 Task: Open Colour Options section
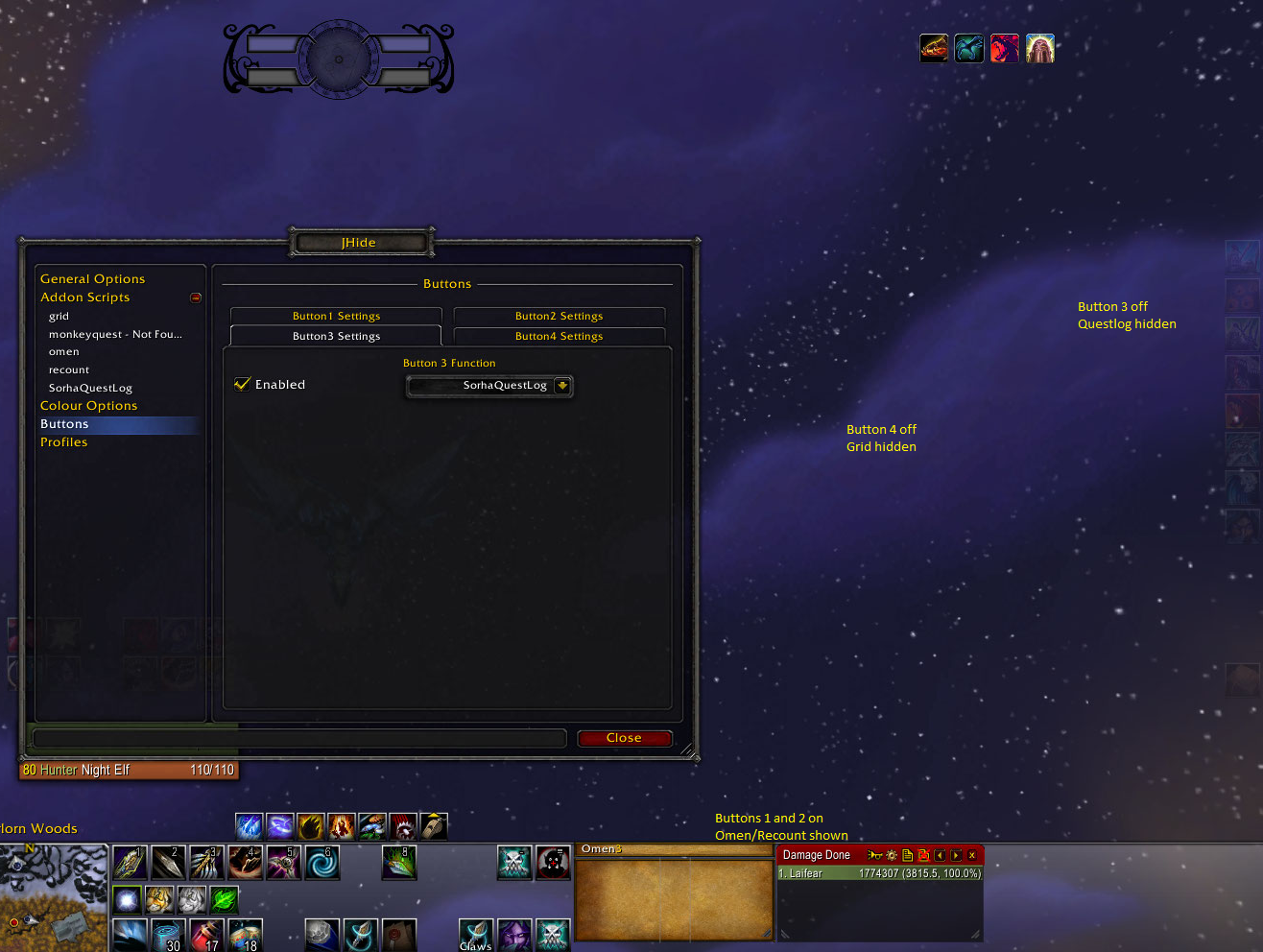click(x=88, y=406)
